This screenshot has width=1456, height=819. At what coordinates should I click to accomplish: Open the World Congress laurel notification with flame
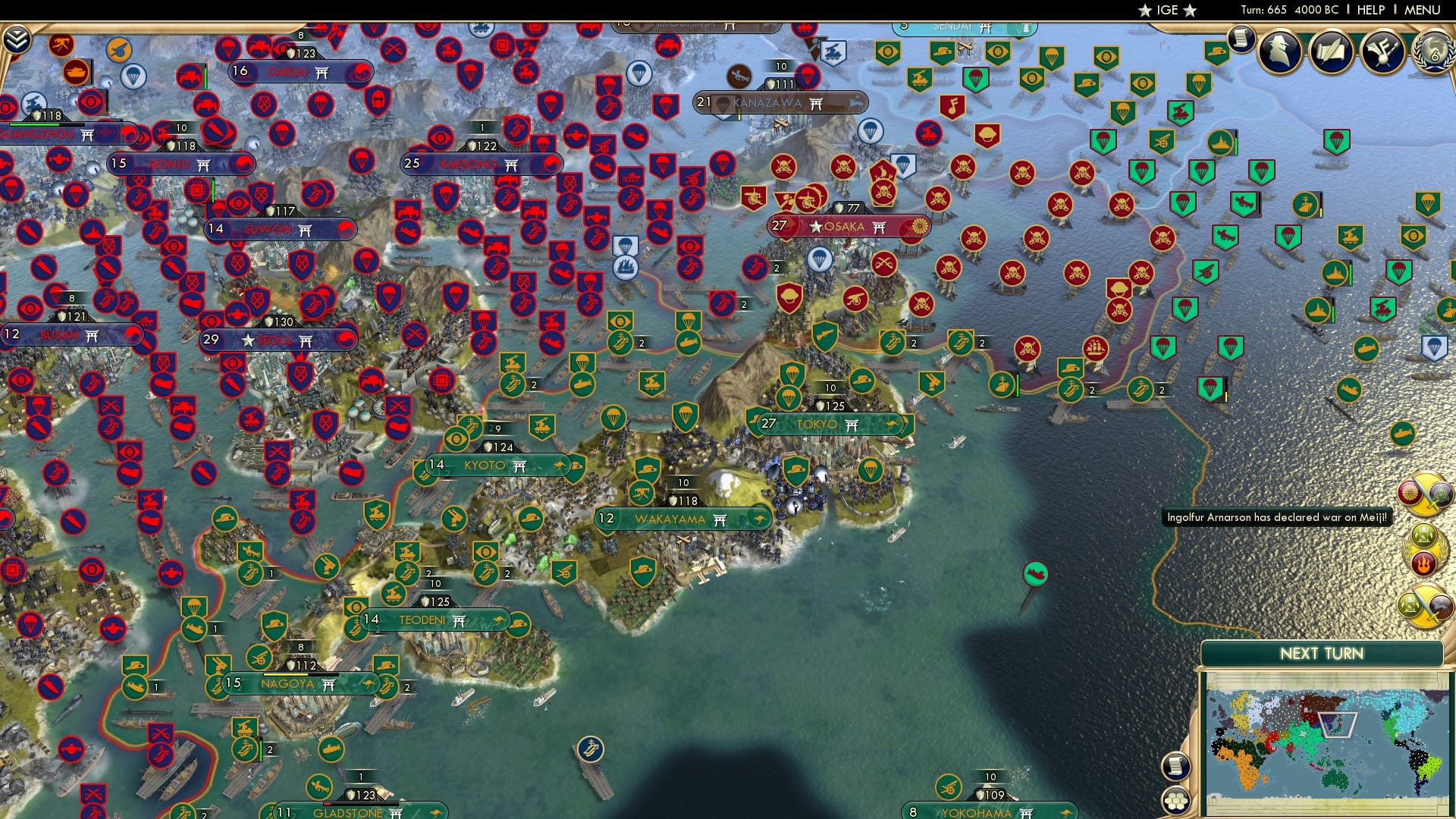click(x=1425, y=548)
